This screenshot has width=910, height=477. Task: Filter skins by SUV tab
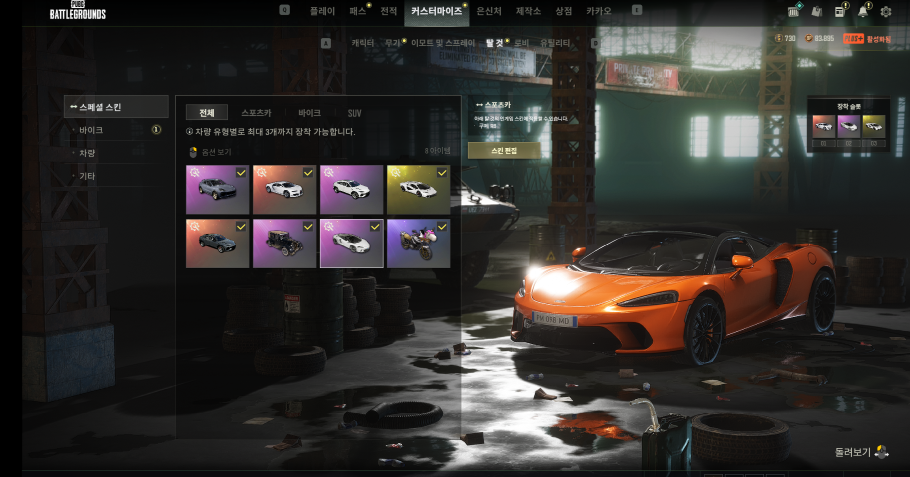pos(355,113)
